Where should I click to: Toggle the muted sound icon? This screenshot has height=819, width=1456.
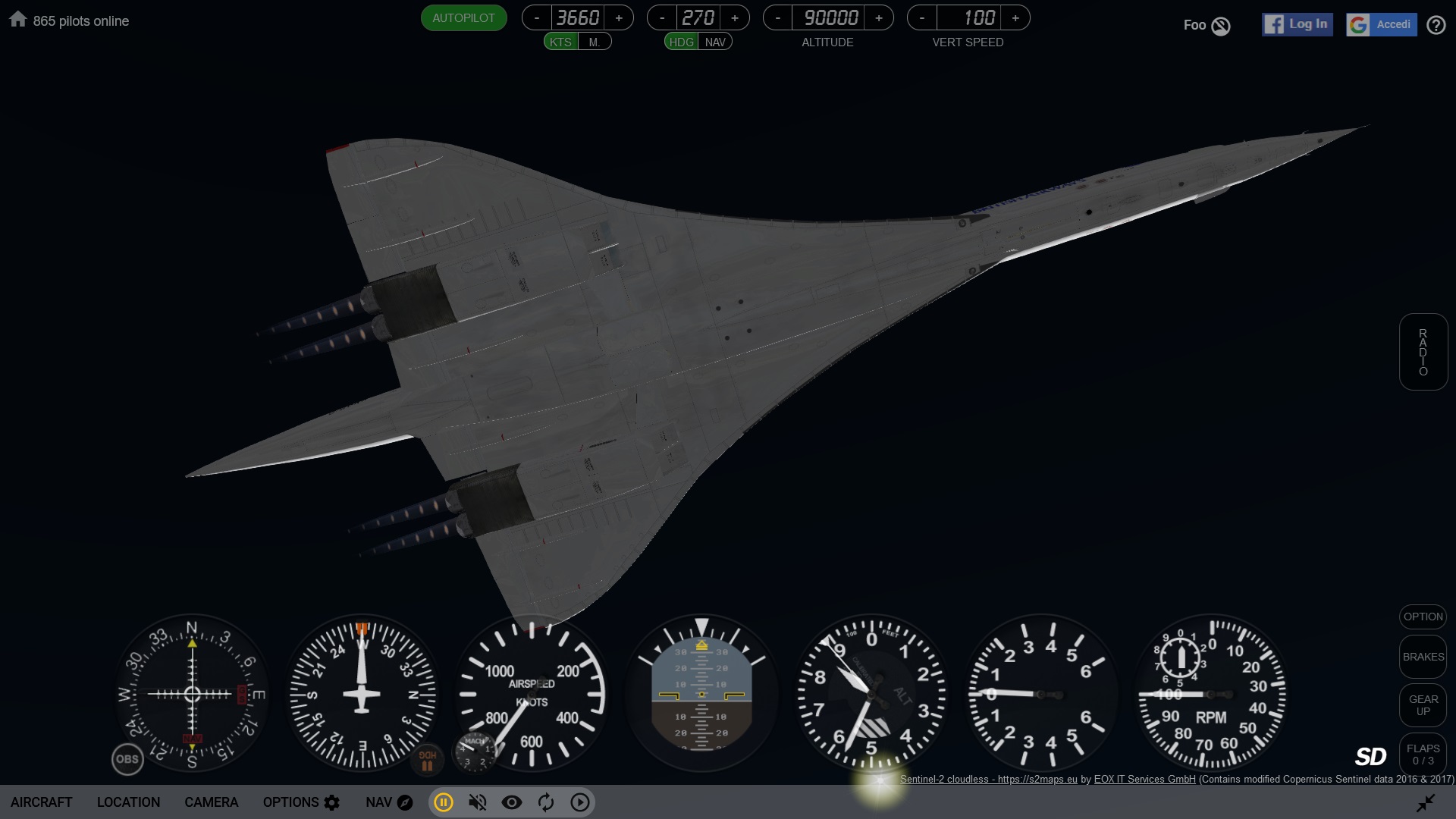(x=478, y=802)
